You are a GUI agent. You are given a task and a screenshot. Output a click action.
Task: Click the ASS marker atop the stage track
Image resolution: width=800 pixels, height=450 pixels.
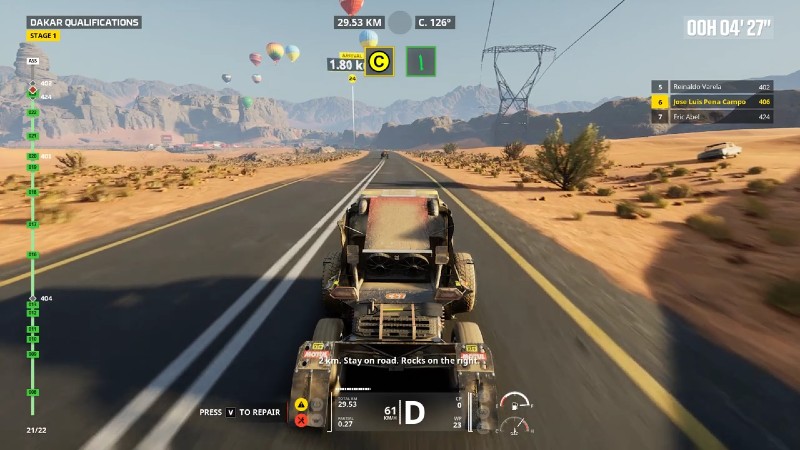click(x=33, y=60)
